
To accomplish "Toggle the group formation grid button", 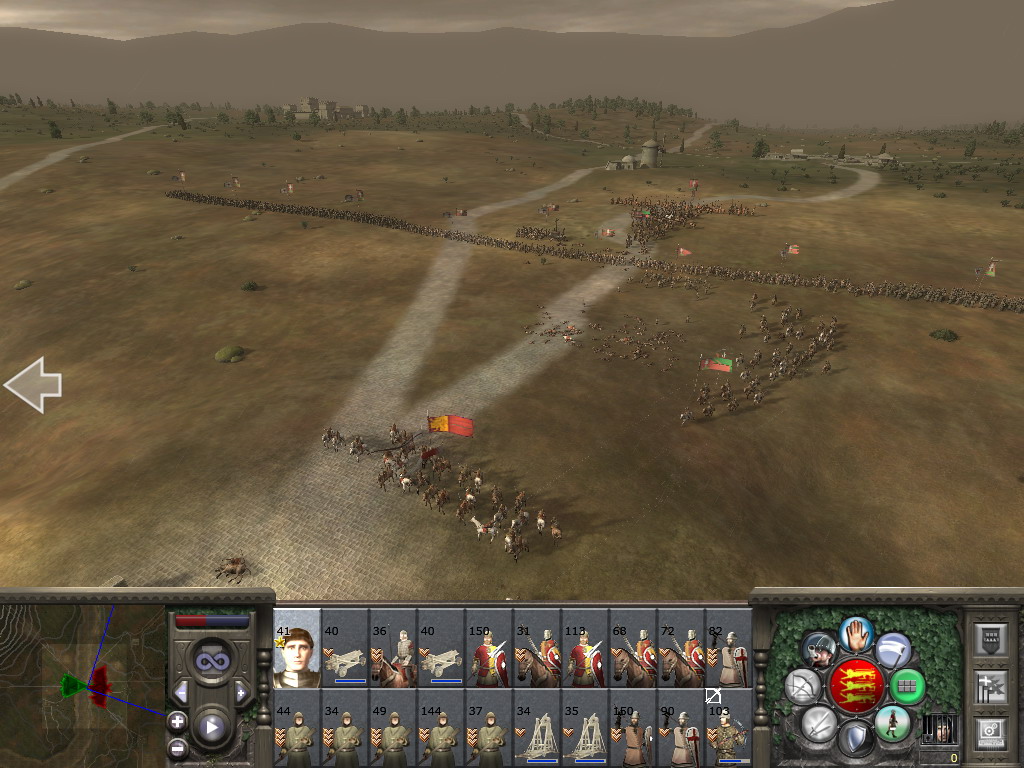I will coord(907,686).
